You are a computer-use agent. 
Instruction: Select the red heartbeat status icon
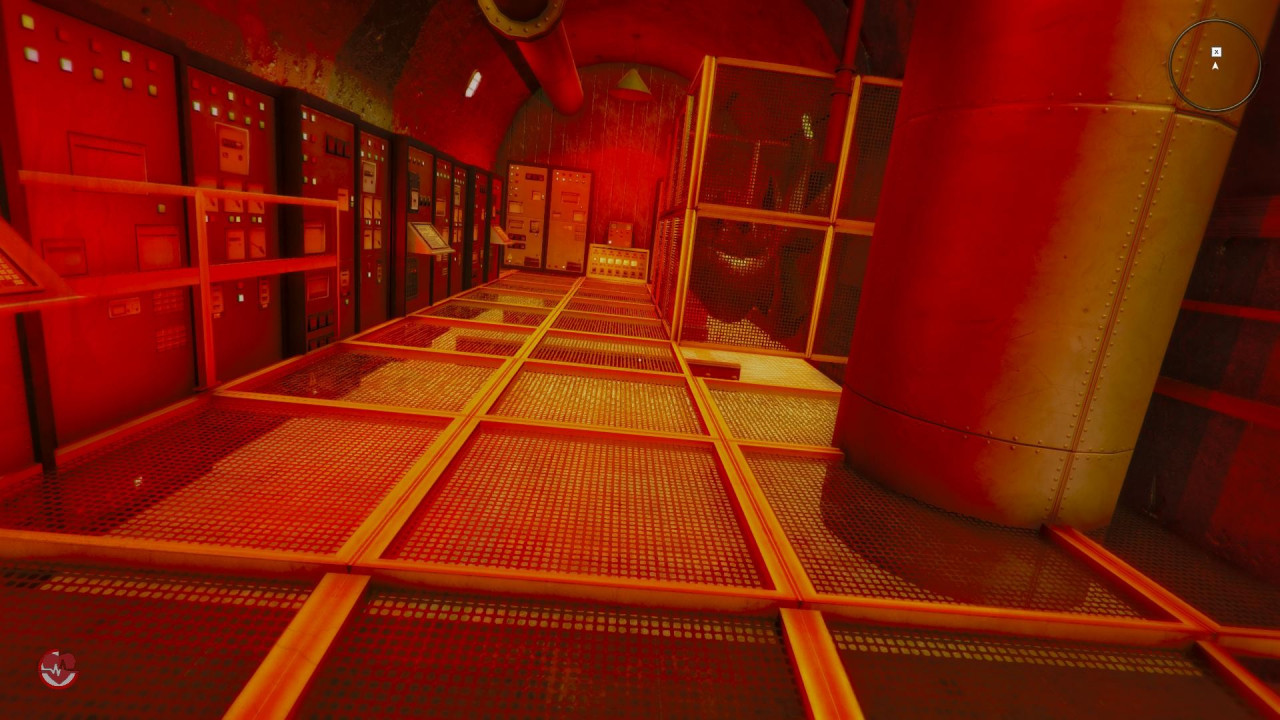point(58,669)
